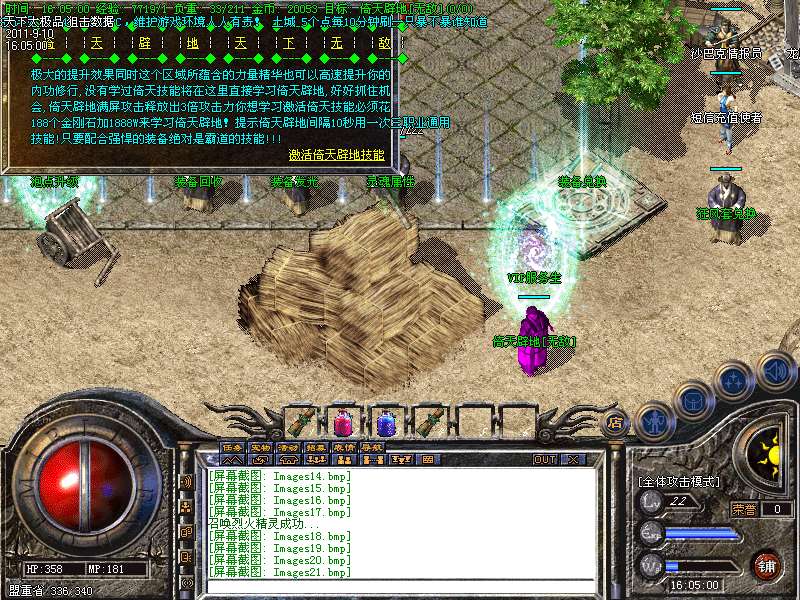Open the 表情 emotes tab
Viewport: 800px width, 600px height.
click(344, 447)
